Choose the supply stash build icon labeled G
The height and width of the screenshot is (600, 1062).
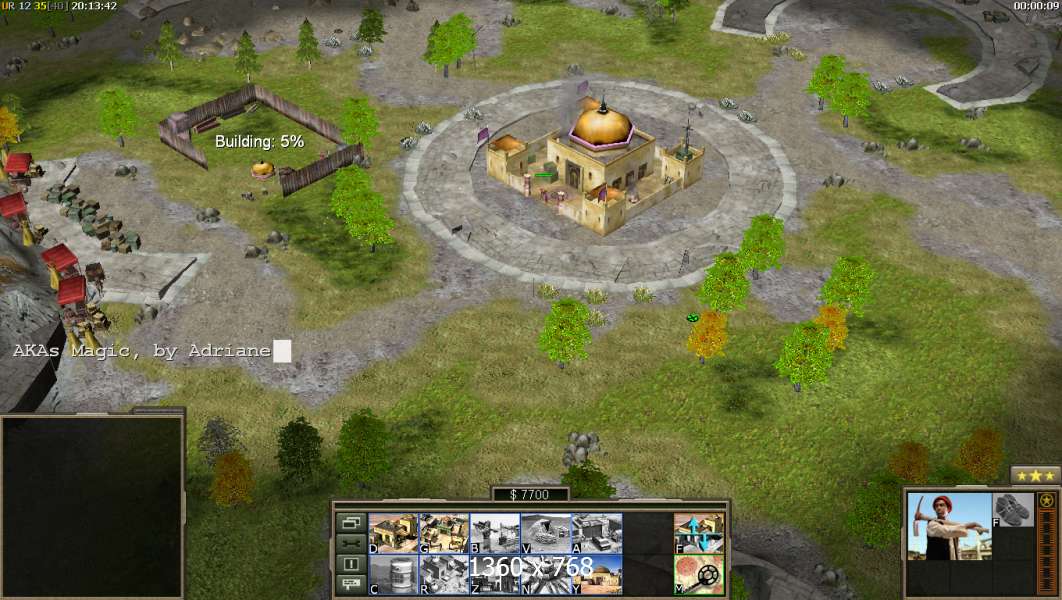pos(443,533)
